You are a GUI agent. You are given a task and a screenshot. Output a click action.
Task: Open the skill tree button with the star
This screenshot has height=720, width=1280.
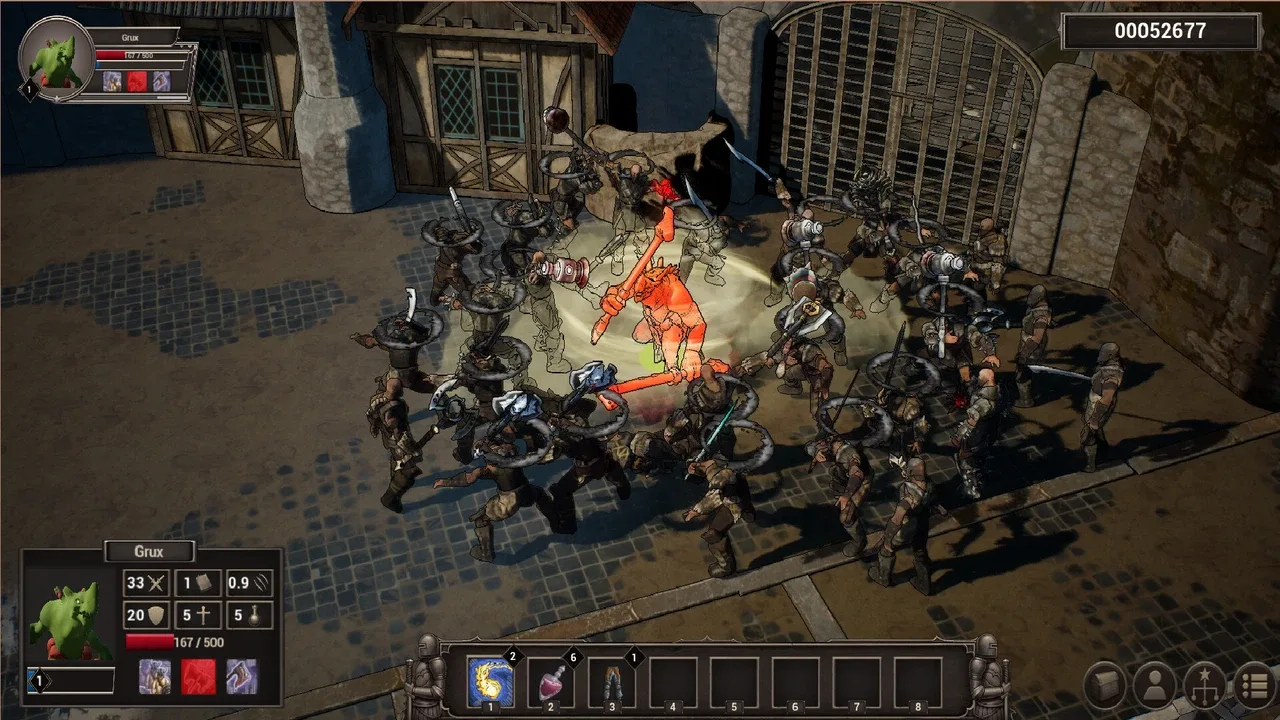tap(1204, 686)
